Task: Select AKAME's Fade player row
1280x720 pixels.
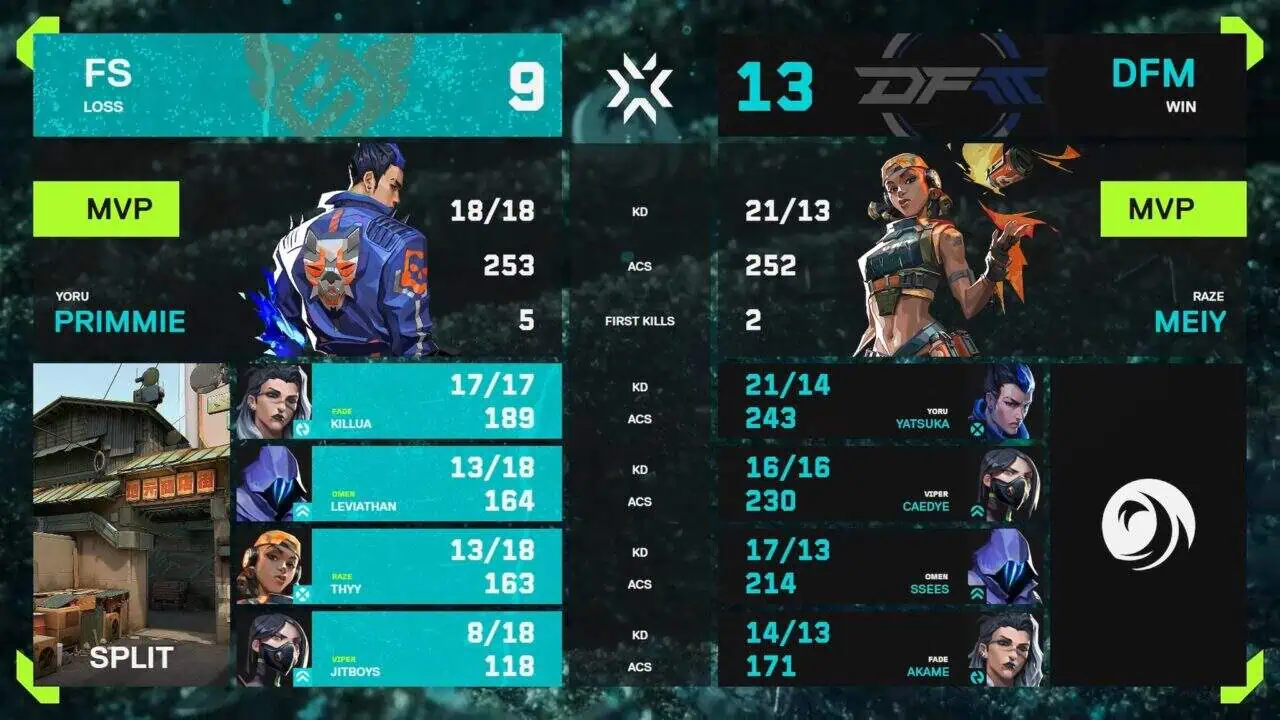Action: (880, 650)
